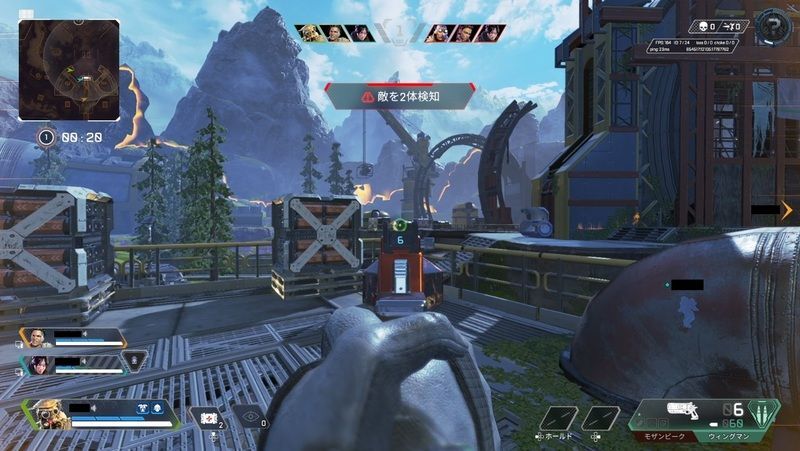The height and width of the screenshot is (451, 800).
Task: Activate the eye tactical ability
Action: (252, 418)
